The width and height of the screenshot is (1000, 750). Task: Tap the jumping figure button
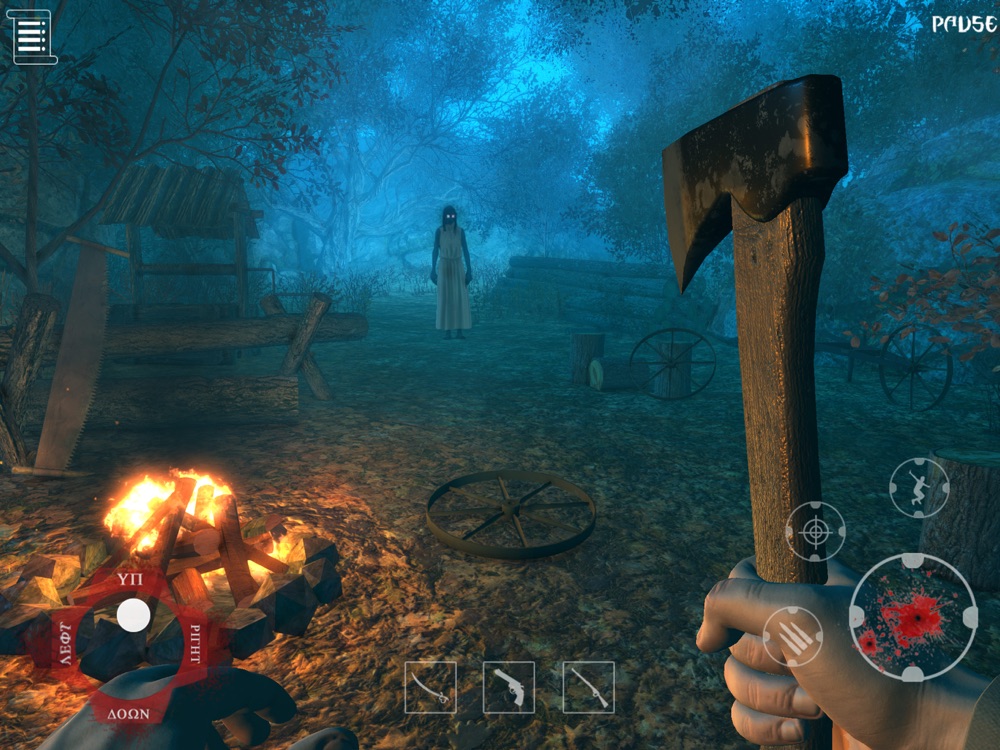pos(919,488)
